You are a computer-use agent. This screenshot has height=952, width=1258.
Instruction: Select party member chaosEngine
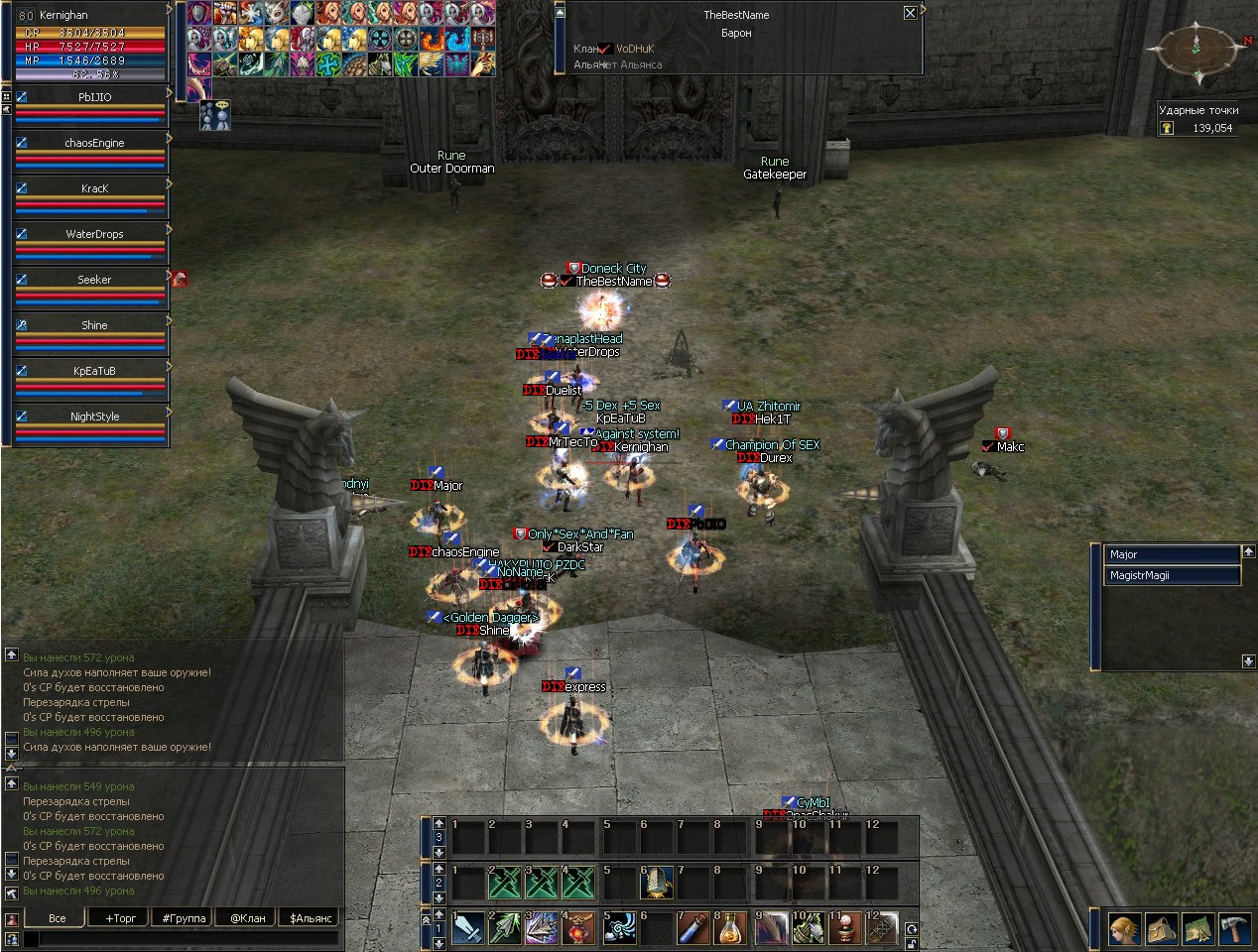[94, 143]
